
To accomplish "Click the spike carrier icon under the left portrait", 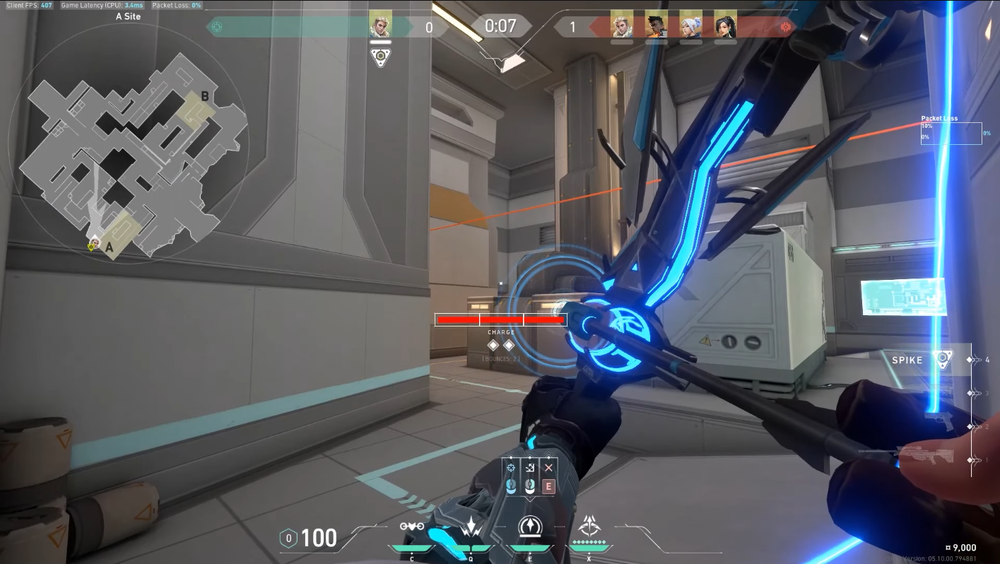I will tap(380, 56).
